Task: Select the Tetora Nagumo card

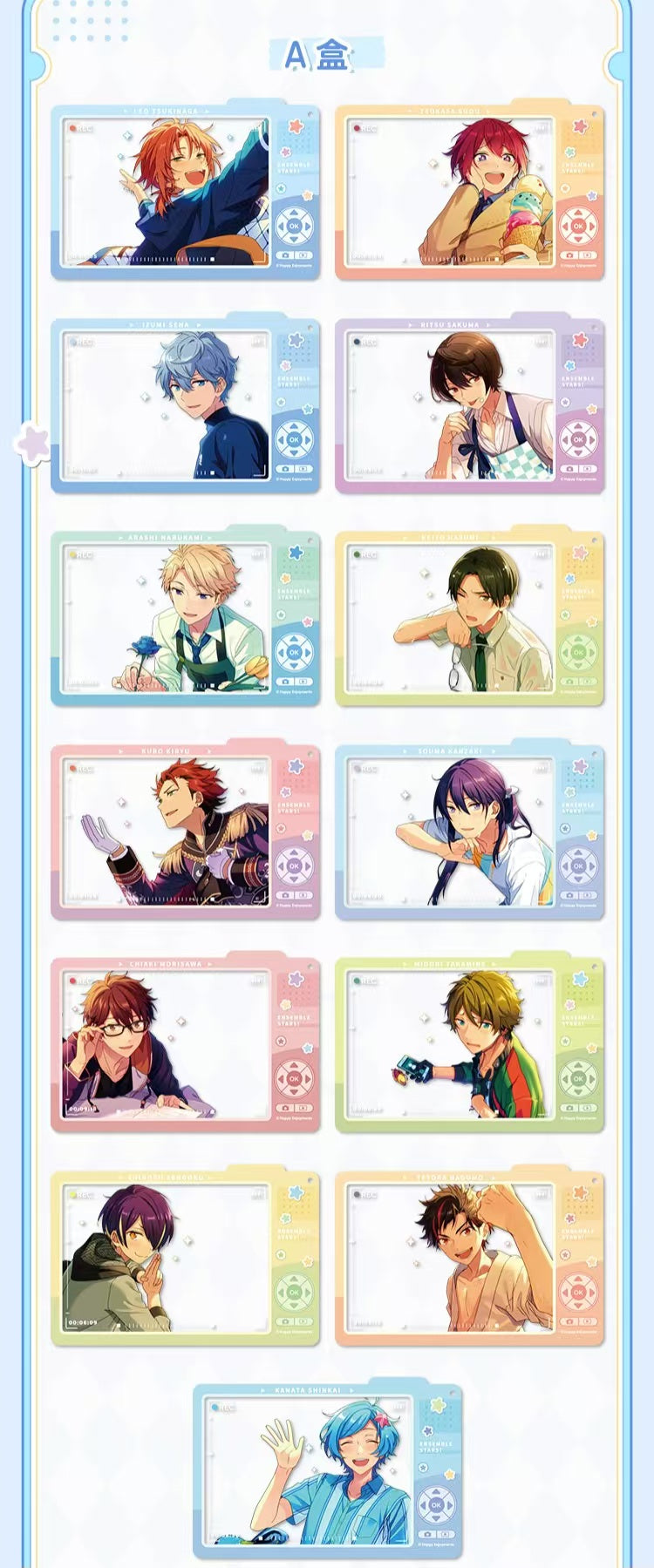Action: pos(469,1259)
